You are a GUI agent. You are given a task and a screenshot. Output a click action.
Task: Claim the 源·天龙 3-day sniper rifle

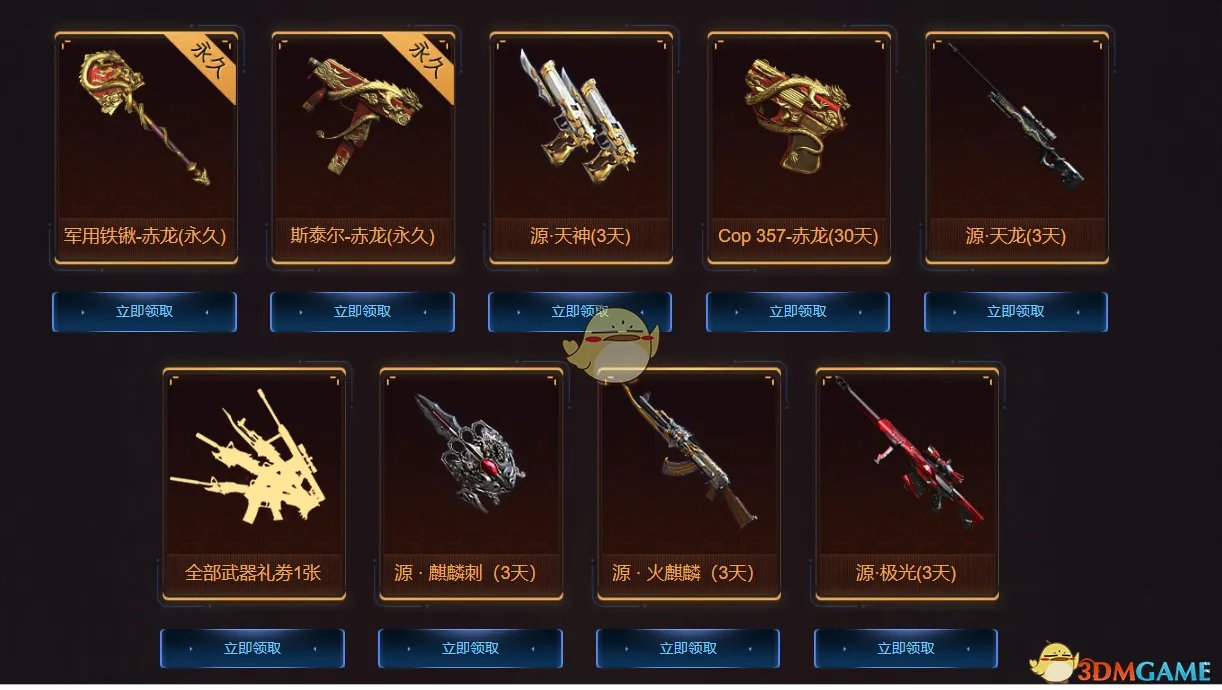click(x=1016, y=312)
